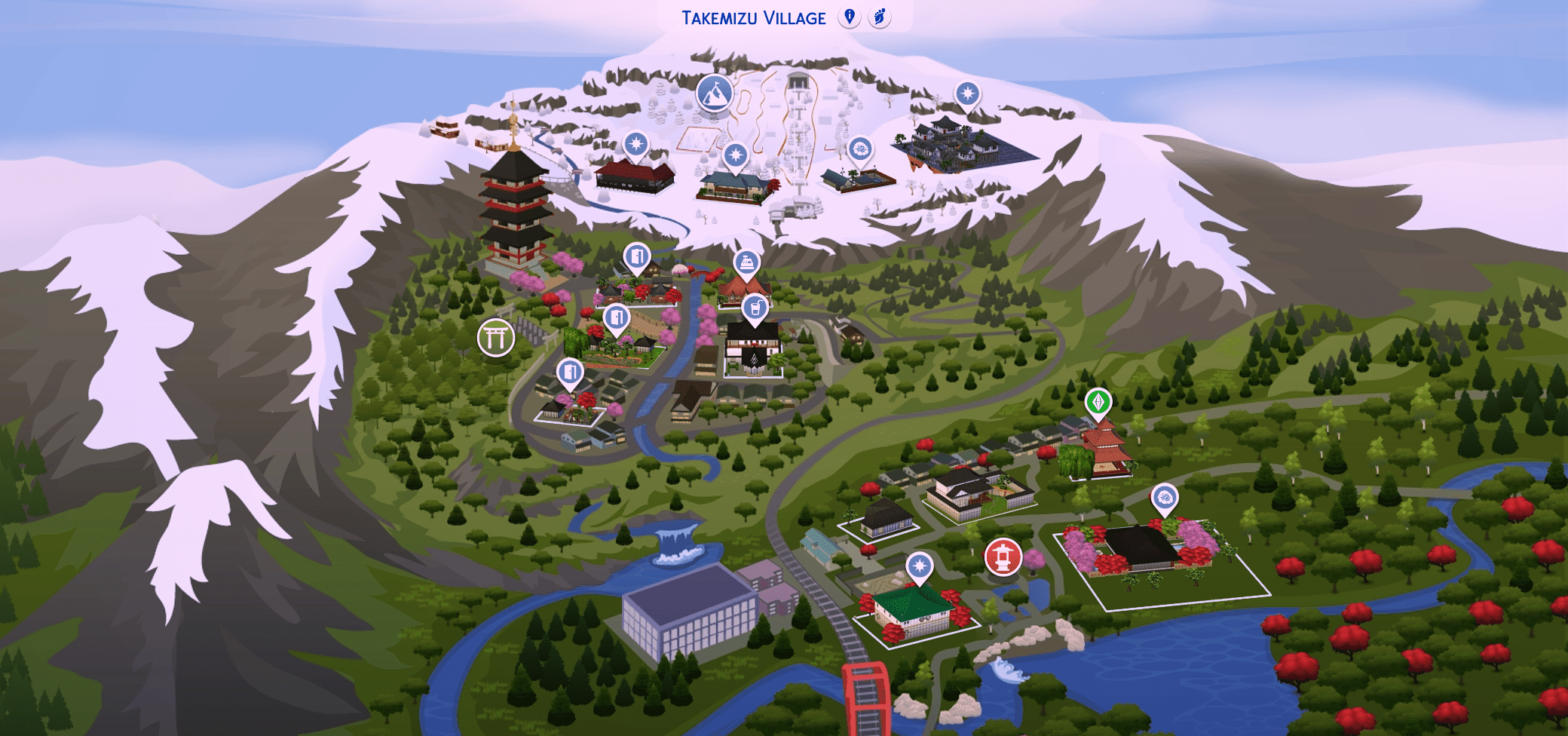Select the onsen marker on the snowy slope
The height and width of the screenshot is (736, 1568).
tap(860, 149)
